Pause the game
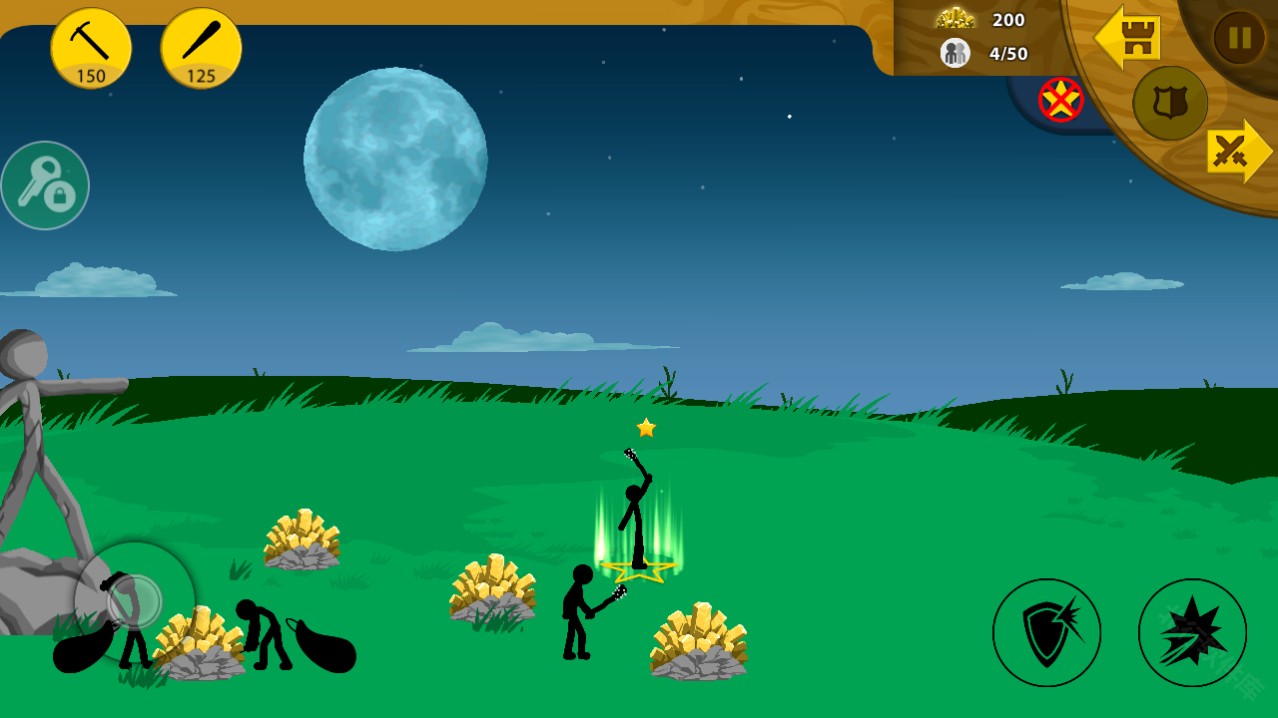1278x718 pixels. coord(1239,38)
